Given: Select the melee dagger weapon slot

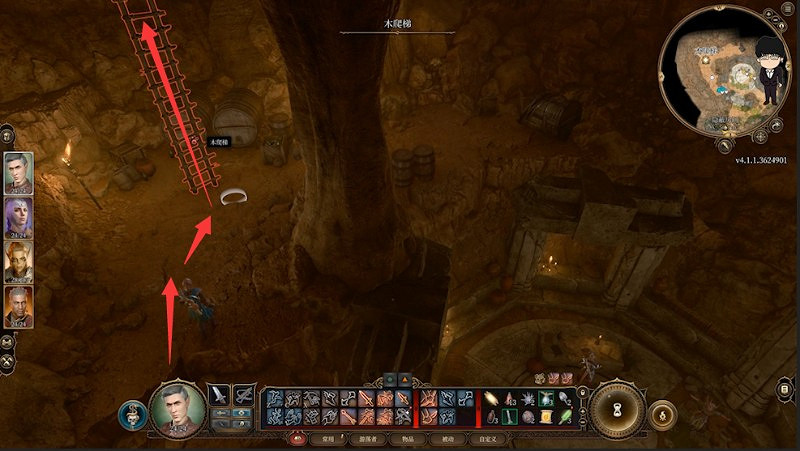Looking at the screenshot, I should click(221, 395).
